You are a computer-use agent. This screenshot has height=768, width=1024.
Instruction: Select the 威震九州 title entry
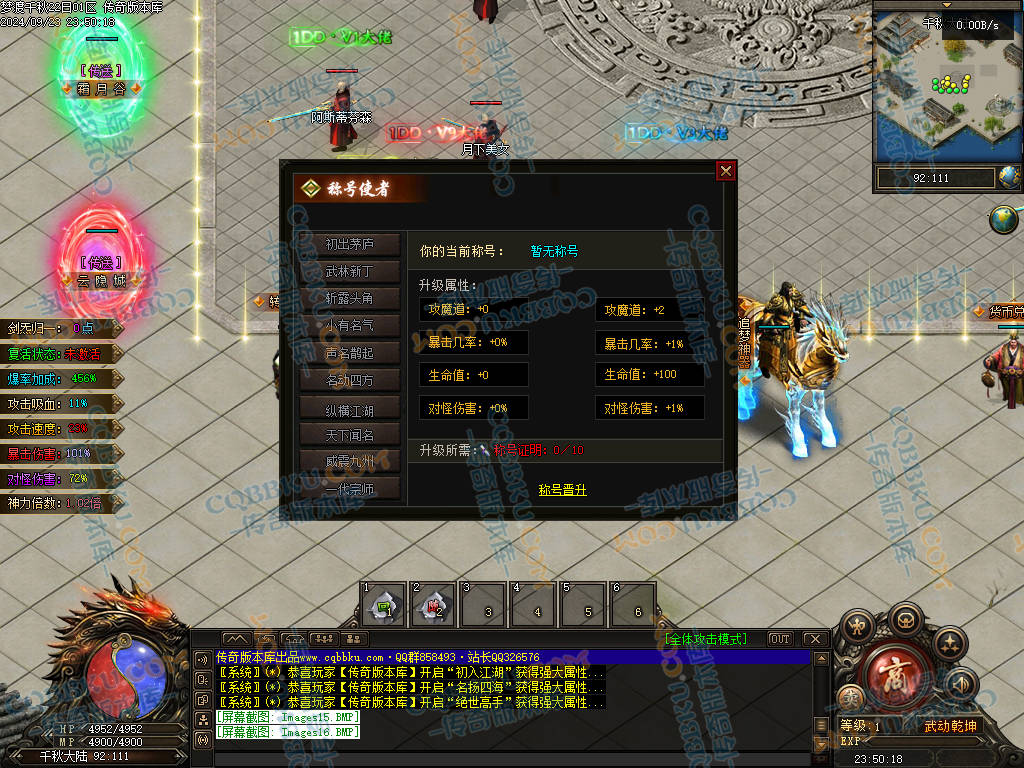349,462
